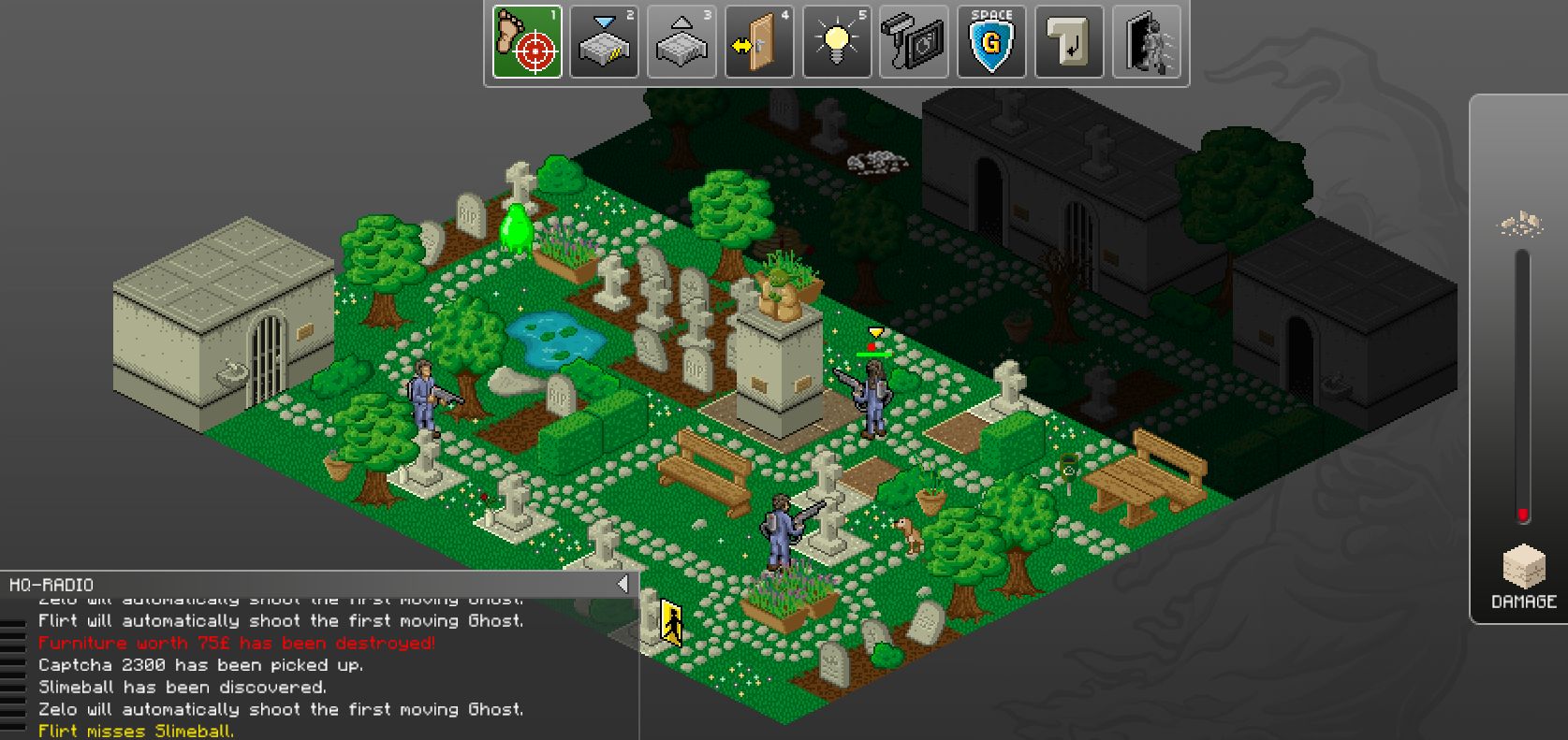Activate the guard shield button
The image size is (1568, 740).
pos(991,42)
